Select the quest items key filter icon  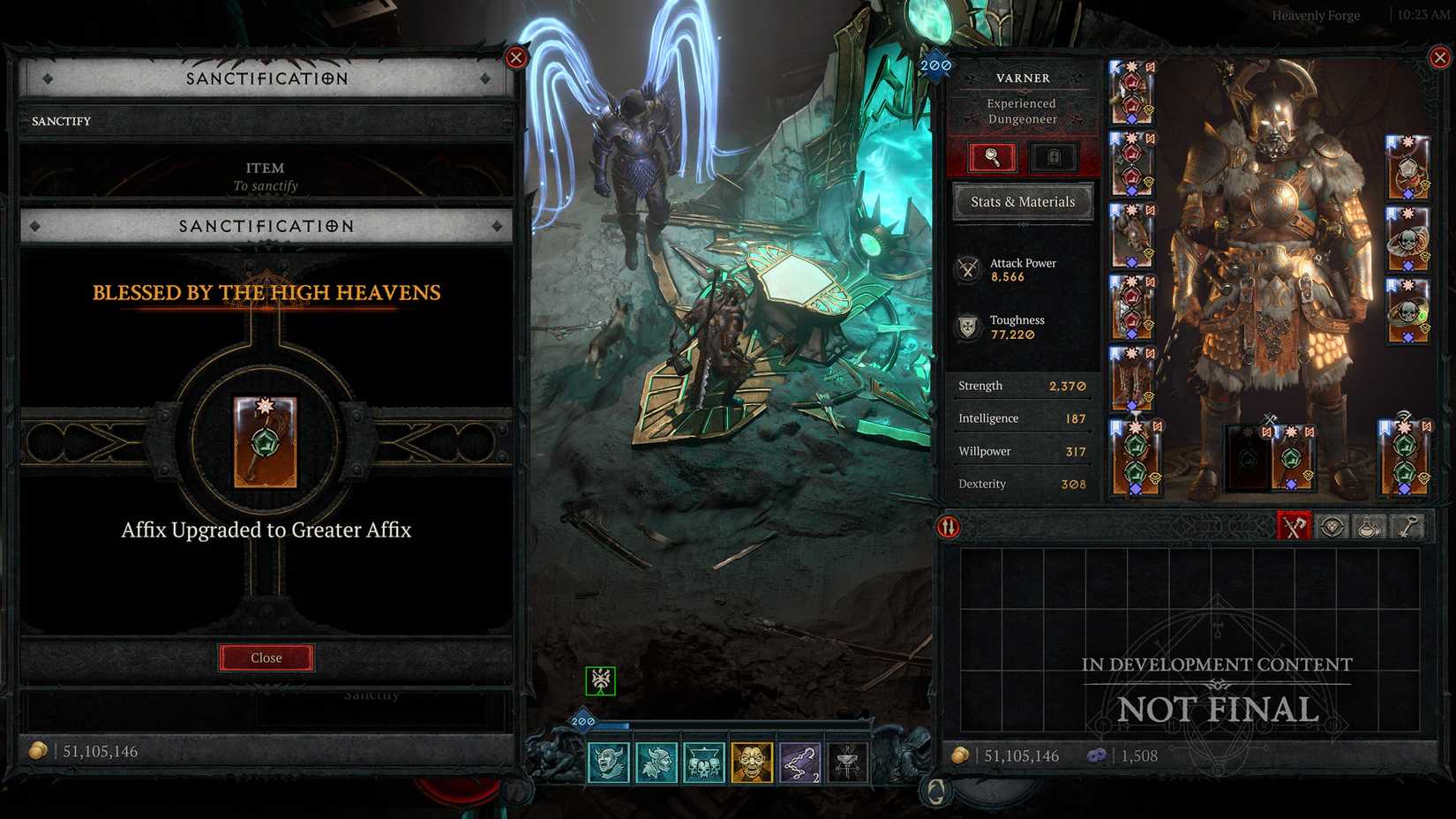click(1407, 526)
